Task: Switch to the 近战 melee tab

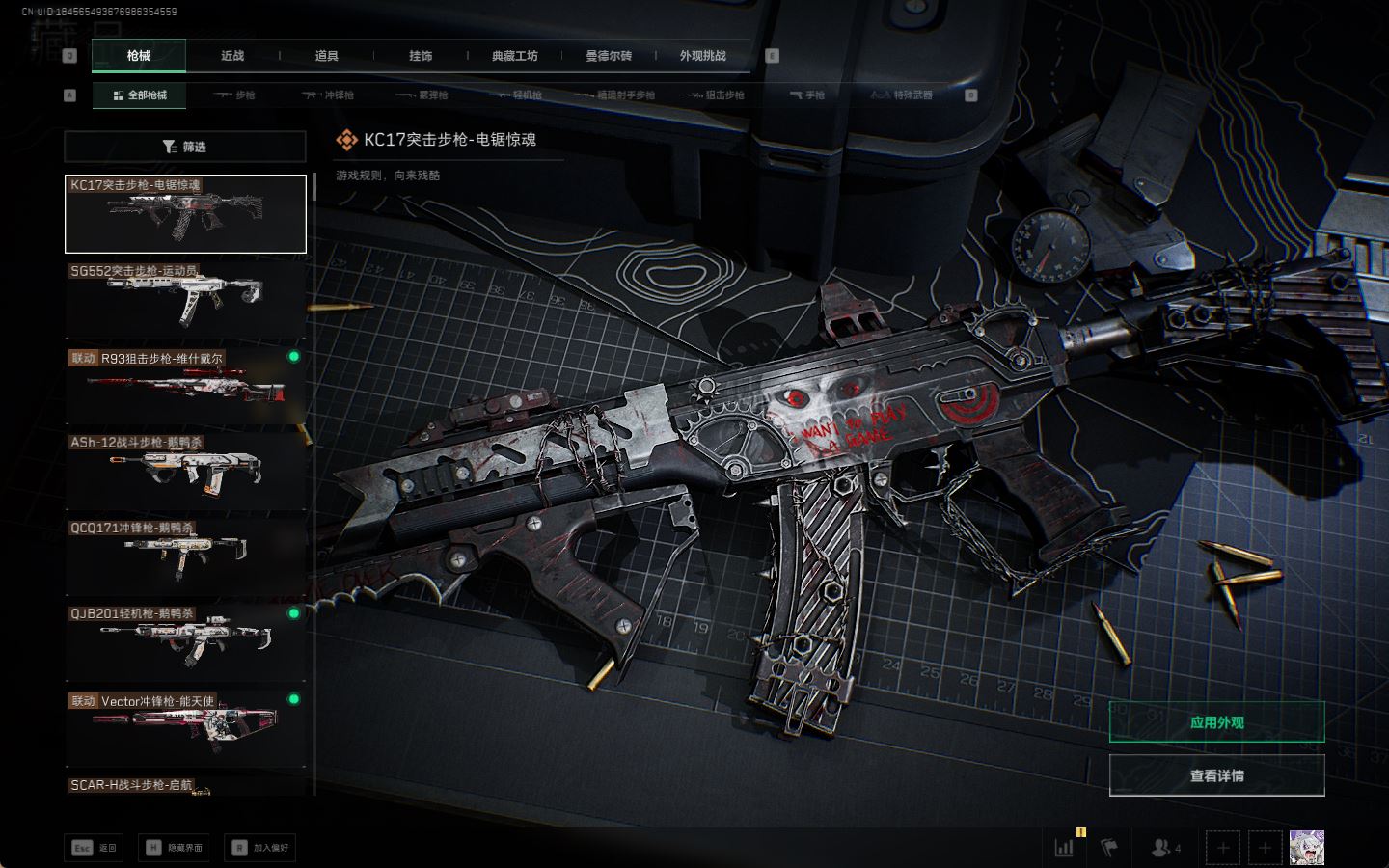Action: (x=232, y=56)
